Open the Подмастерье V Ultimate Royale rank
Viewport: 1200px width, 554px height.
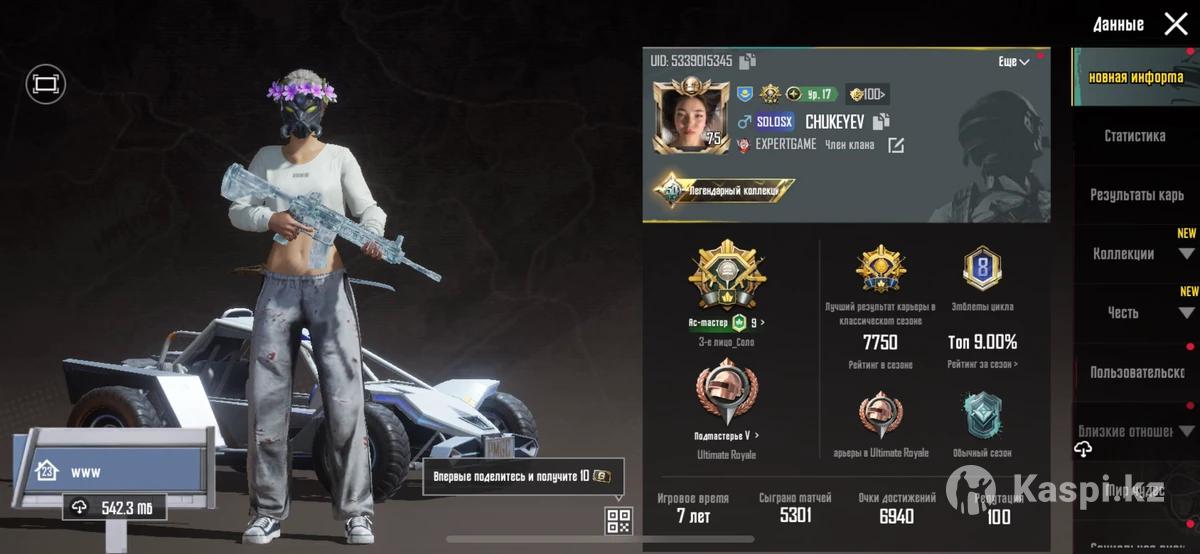point(727,395)
